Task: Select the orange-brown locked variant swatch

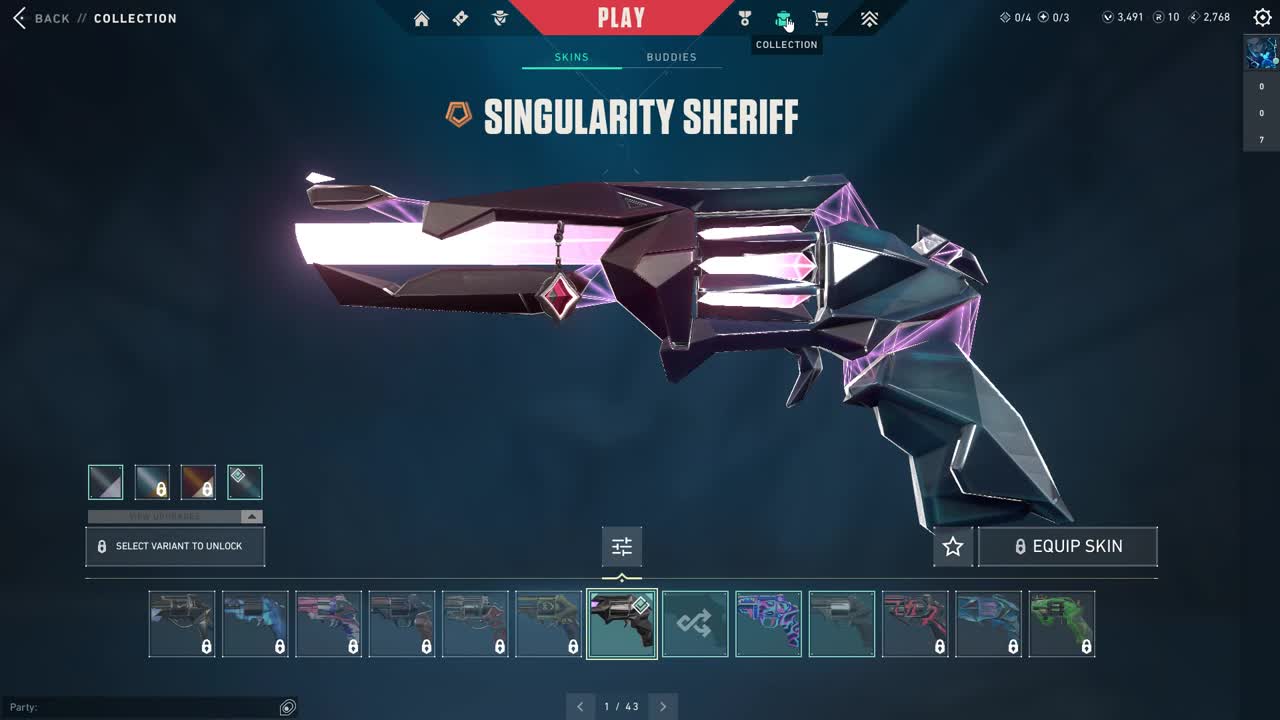Action: [x=198, y=482]
